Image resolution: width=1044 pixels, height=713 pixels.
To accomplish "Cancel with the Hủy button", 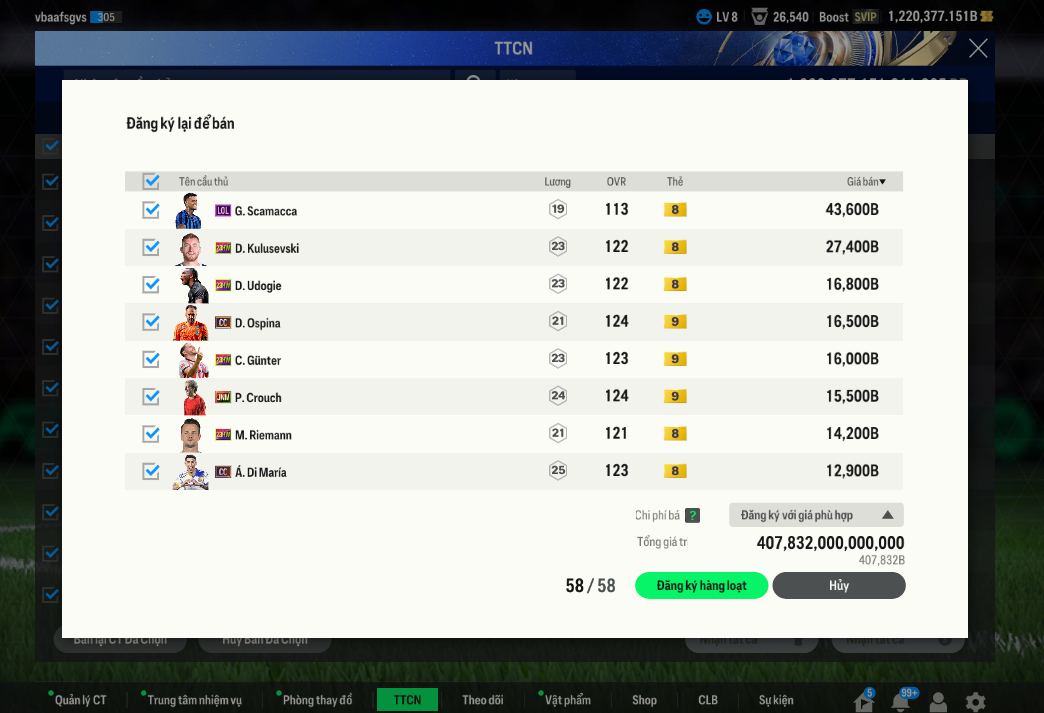I will (x=838, y=586).
